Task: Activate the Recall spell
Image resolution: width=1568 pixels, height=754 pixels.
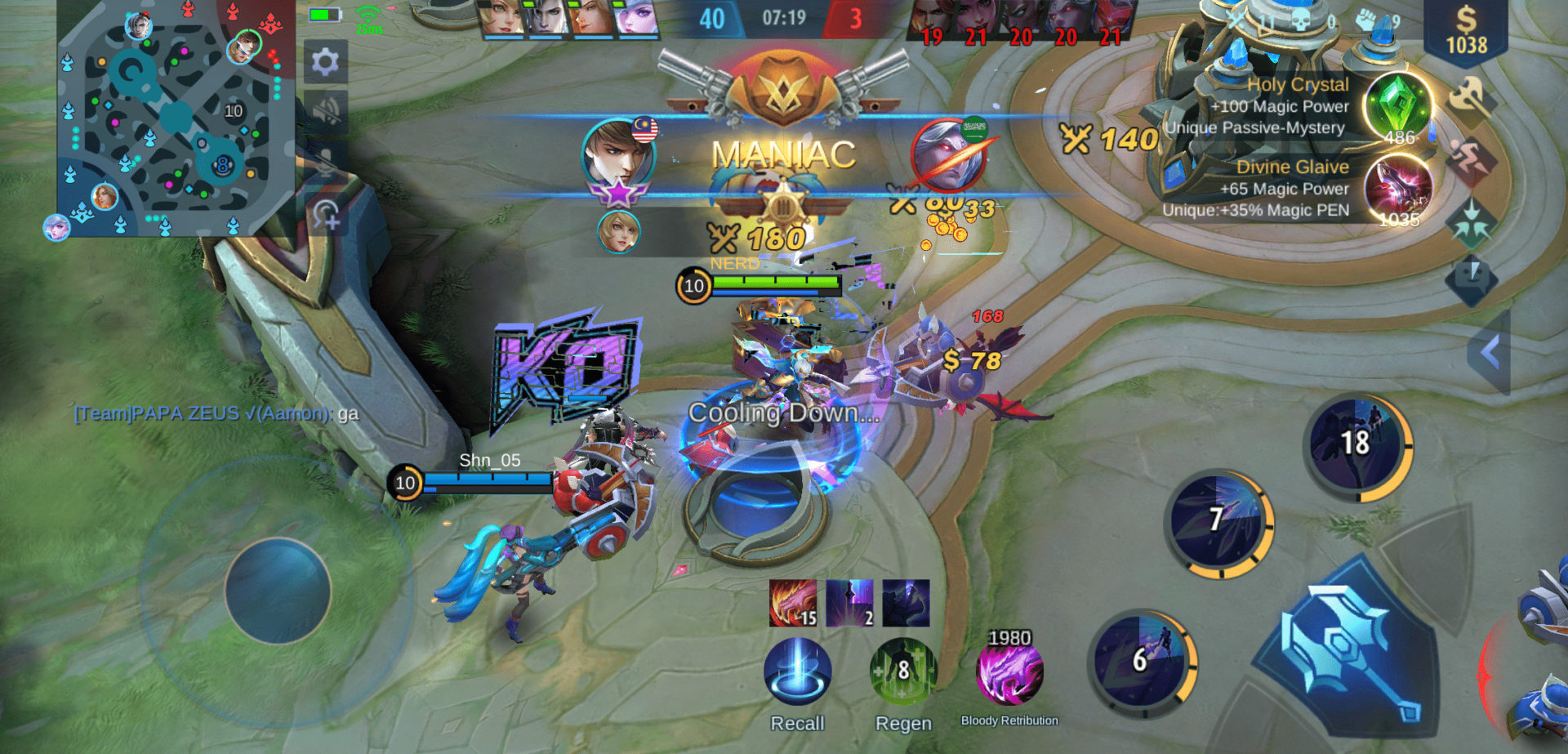Action: (797, 672)
